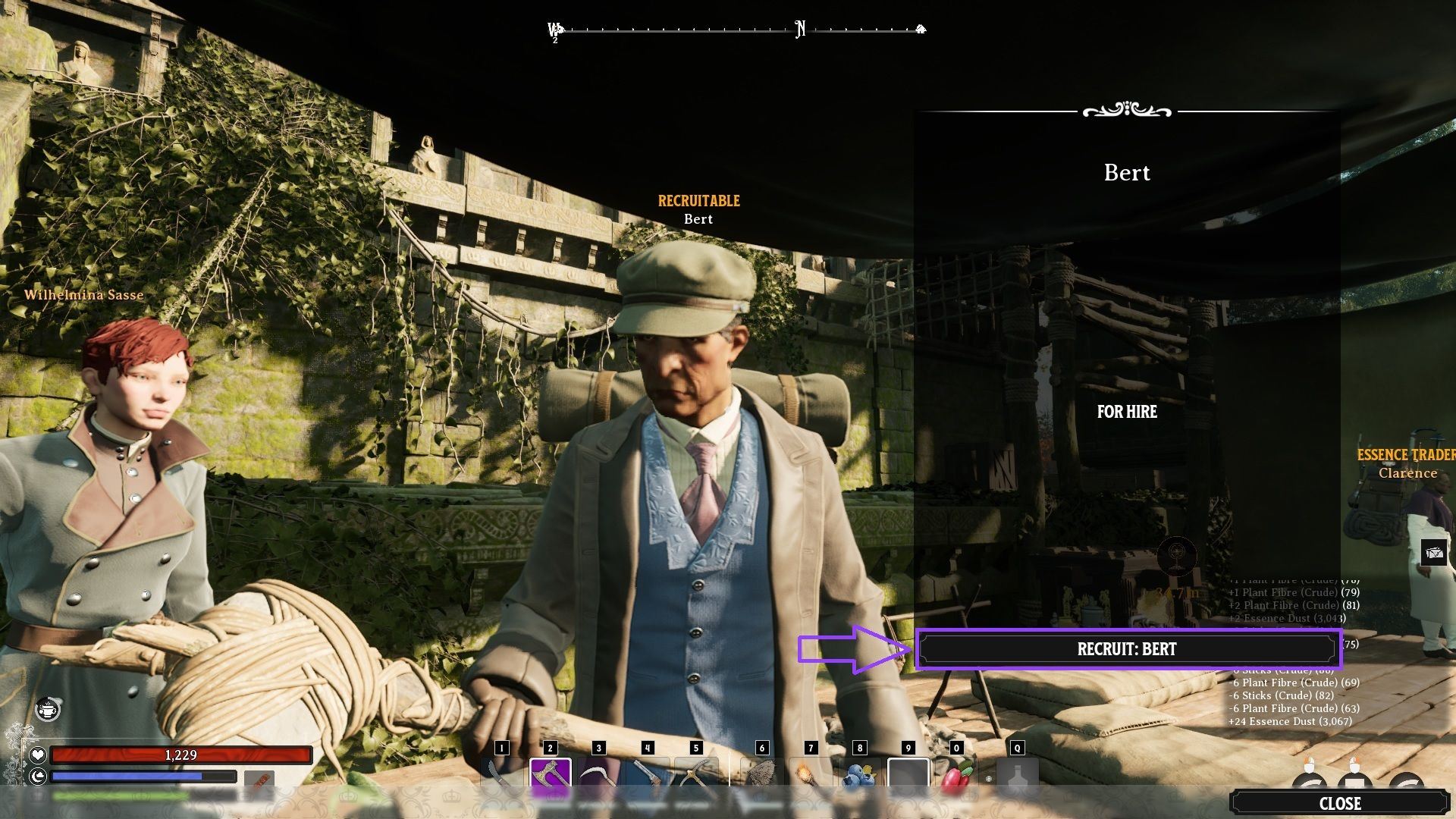Select the pickaxe hotbar slot
The width and height of the screenshot is (1456, 819).
coord(695,775)
